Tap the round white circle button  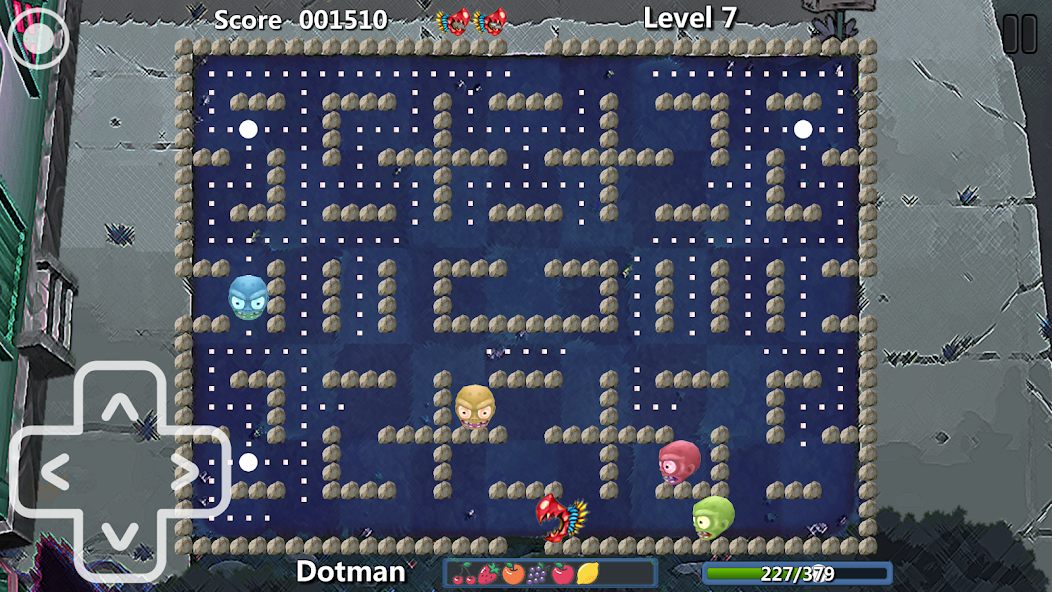[38, 38]
